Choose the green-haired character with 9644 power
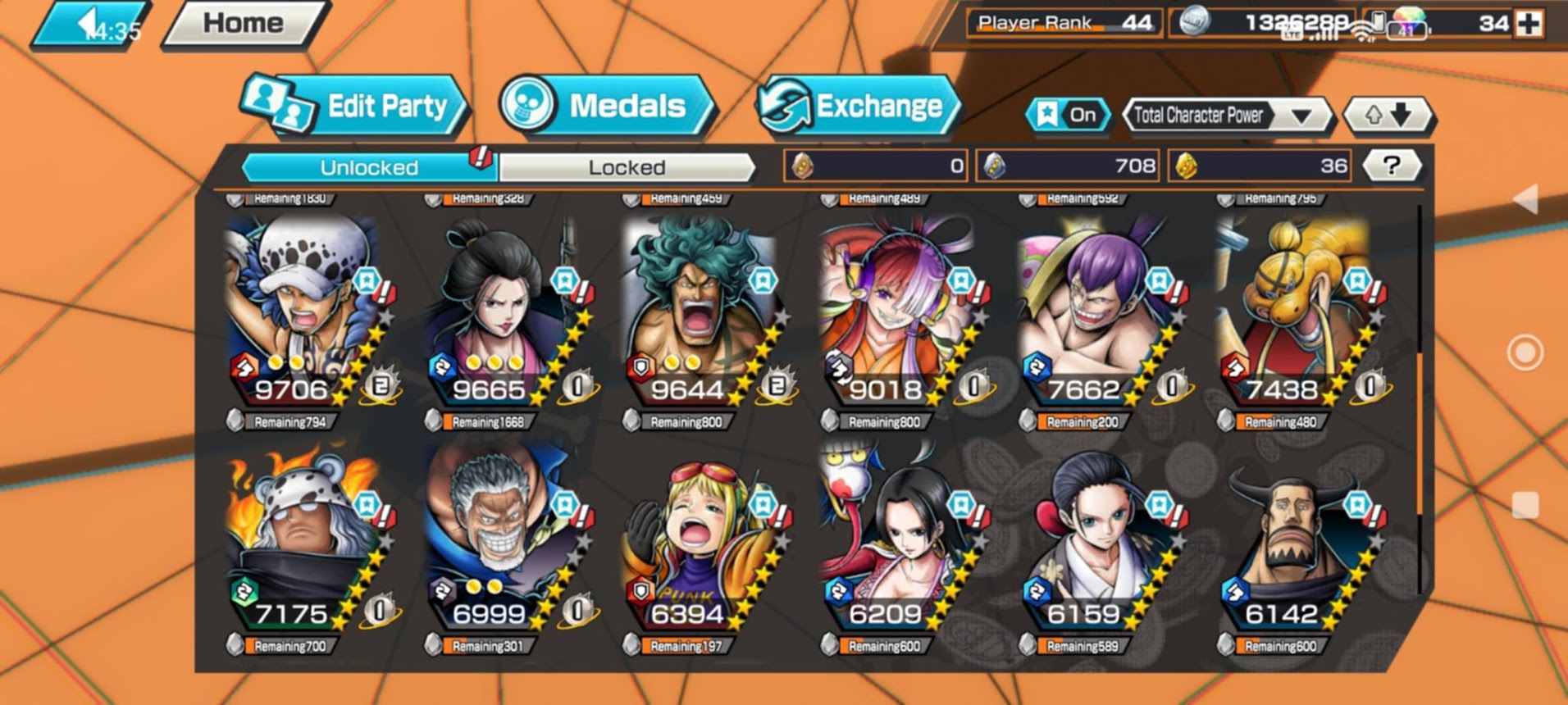The height and width of the screenshot is (705, 1568). tap(700, 312)
